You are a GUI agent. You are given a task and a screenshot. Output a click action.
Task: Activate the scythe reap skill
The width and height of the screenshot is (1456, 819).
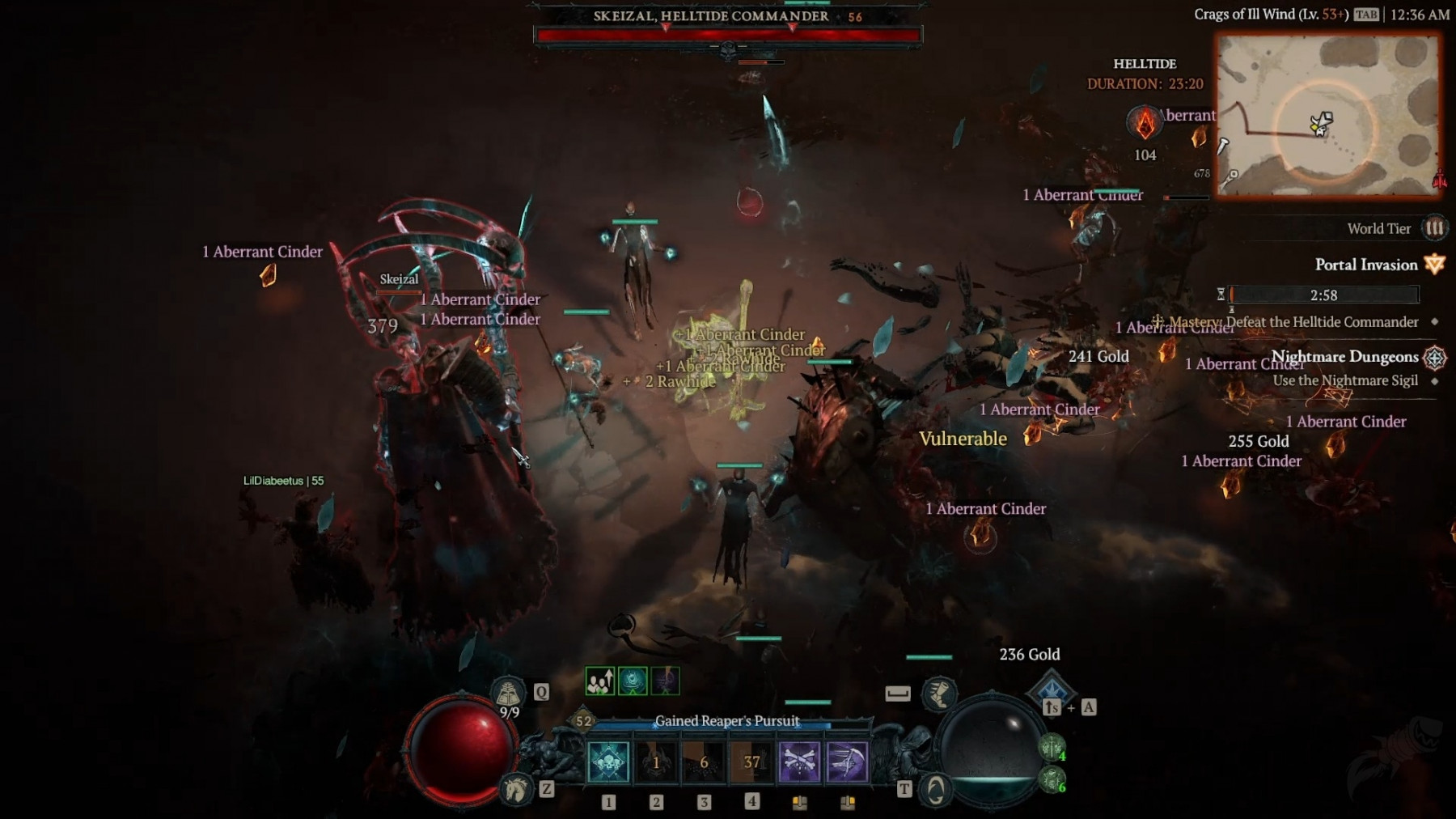(847, 762)
